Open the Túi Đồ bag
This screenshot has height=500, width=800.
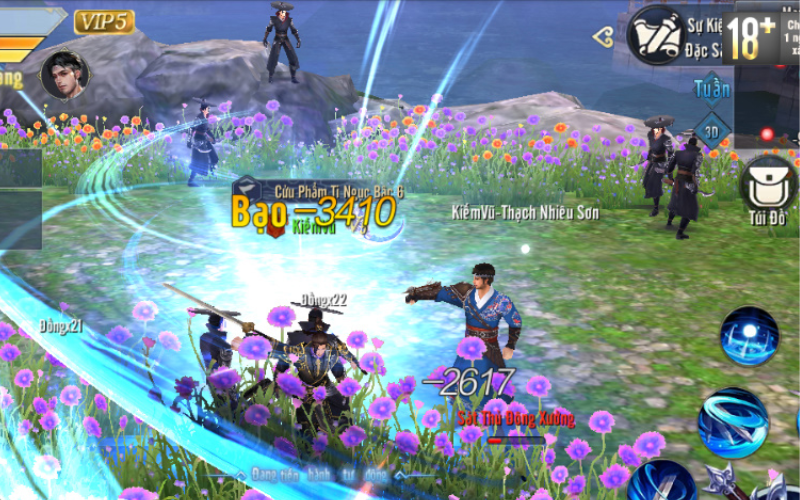pyautogui.click(x=767, y=184)
